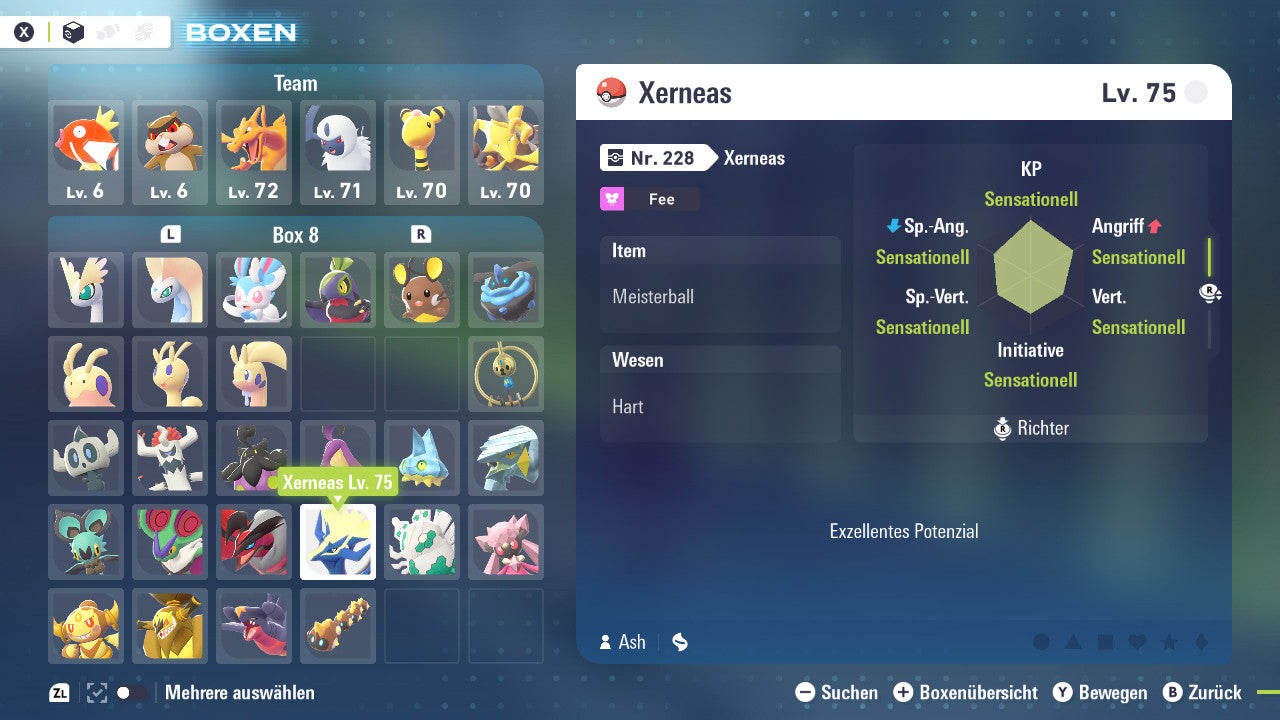Image resolution: width=1280 pixels, height=720 pixels.
Task: Click the R-stick scroll icon beside the stats chart
Action: click(x=1210, y=293)
